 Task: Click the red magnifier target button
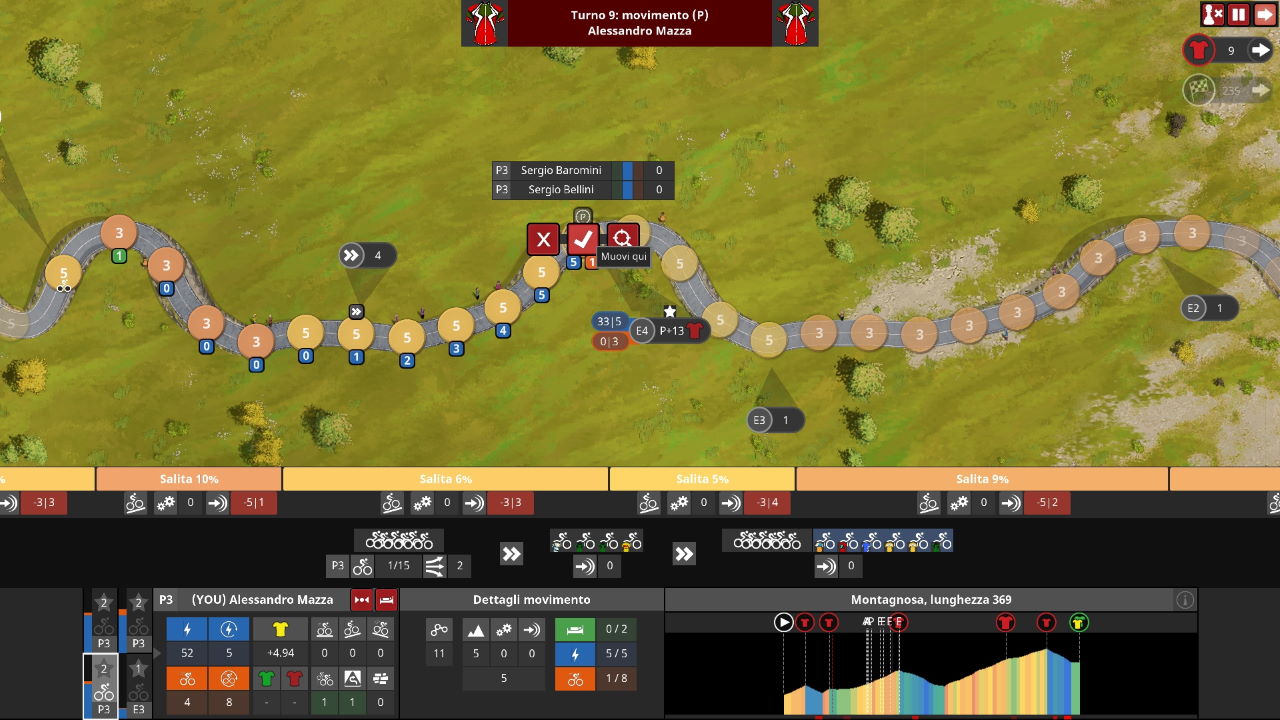click(623, 238)
